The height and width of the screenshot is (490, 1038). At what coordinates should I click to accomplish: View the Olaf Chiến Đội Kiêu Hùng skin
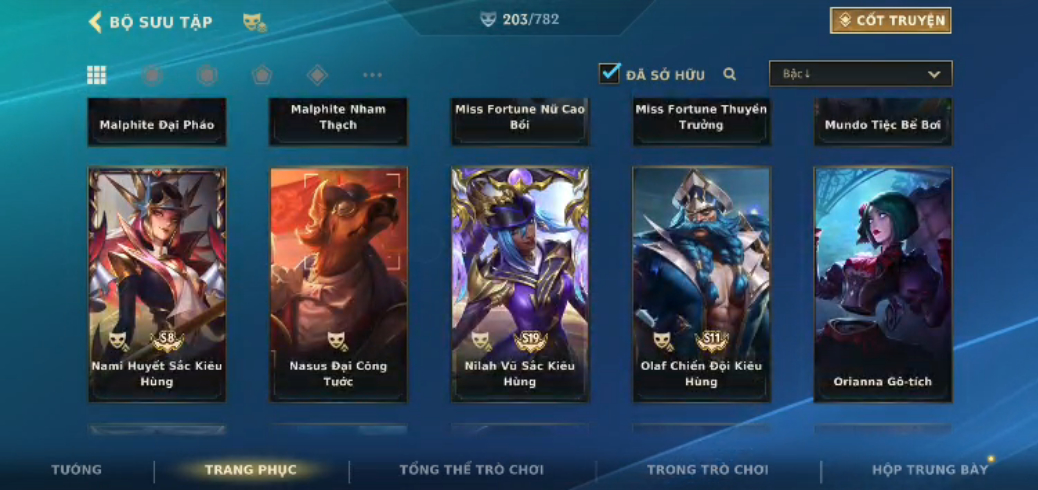tap(701, 284)
